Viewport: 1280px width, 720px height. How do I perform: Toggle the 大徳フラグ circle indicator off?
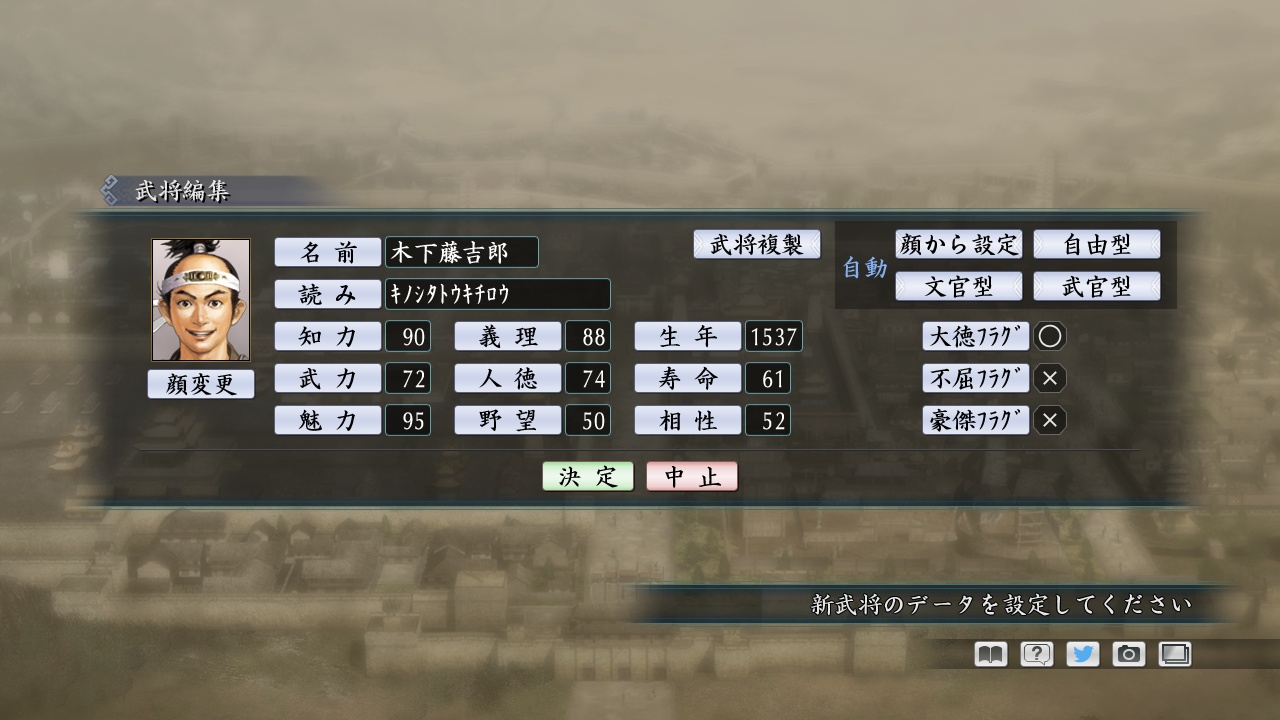click(x=1050, y=336)
